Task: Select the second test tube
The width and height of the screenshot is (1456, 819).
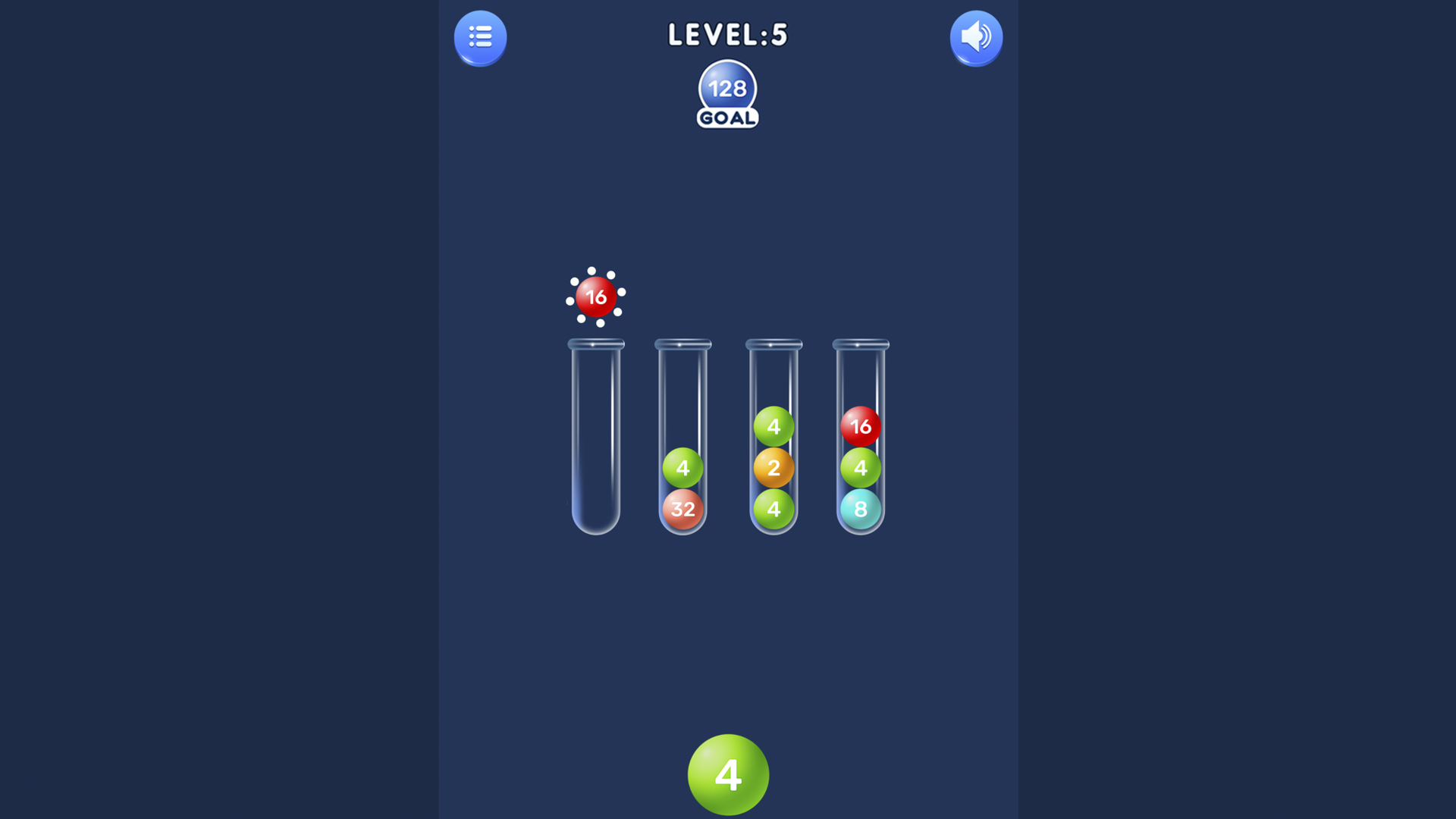Action: [683, 394]
